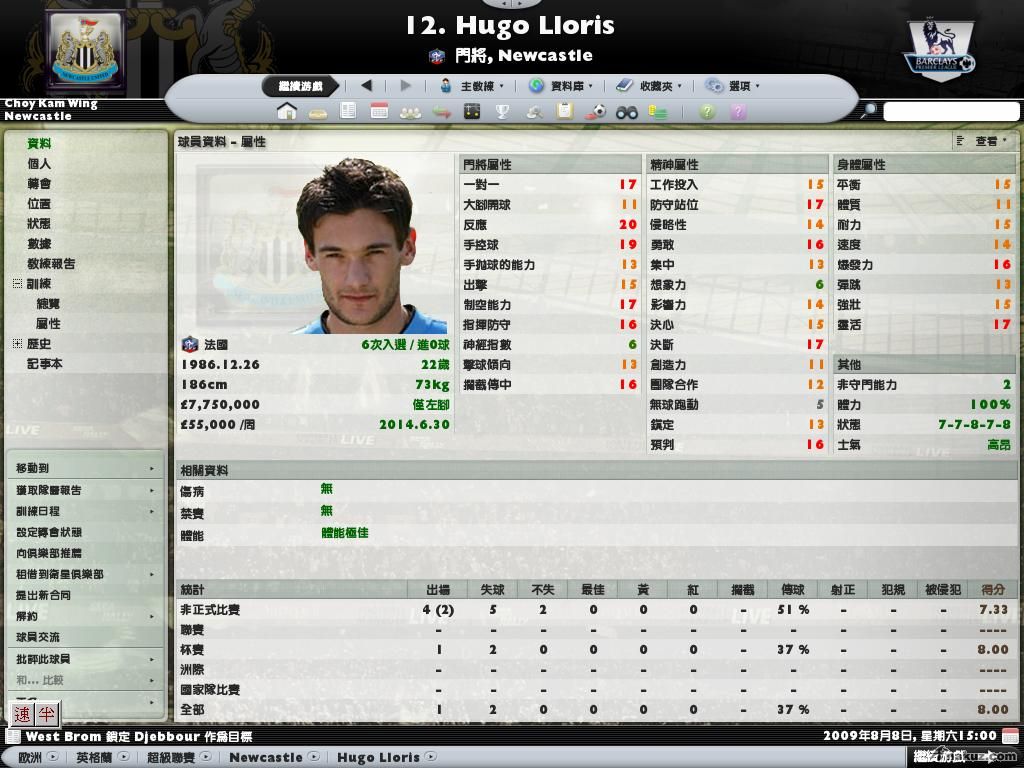Open 教練報告 coach report
The height and width of the screenshot is (768, 1024).
50,264
